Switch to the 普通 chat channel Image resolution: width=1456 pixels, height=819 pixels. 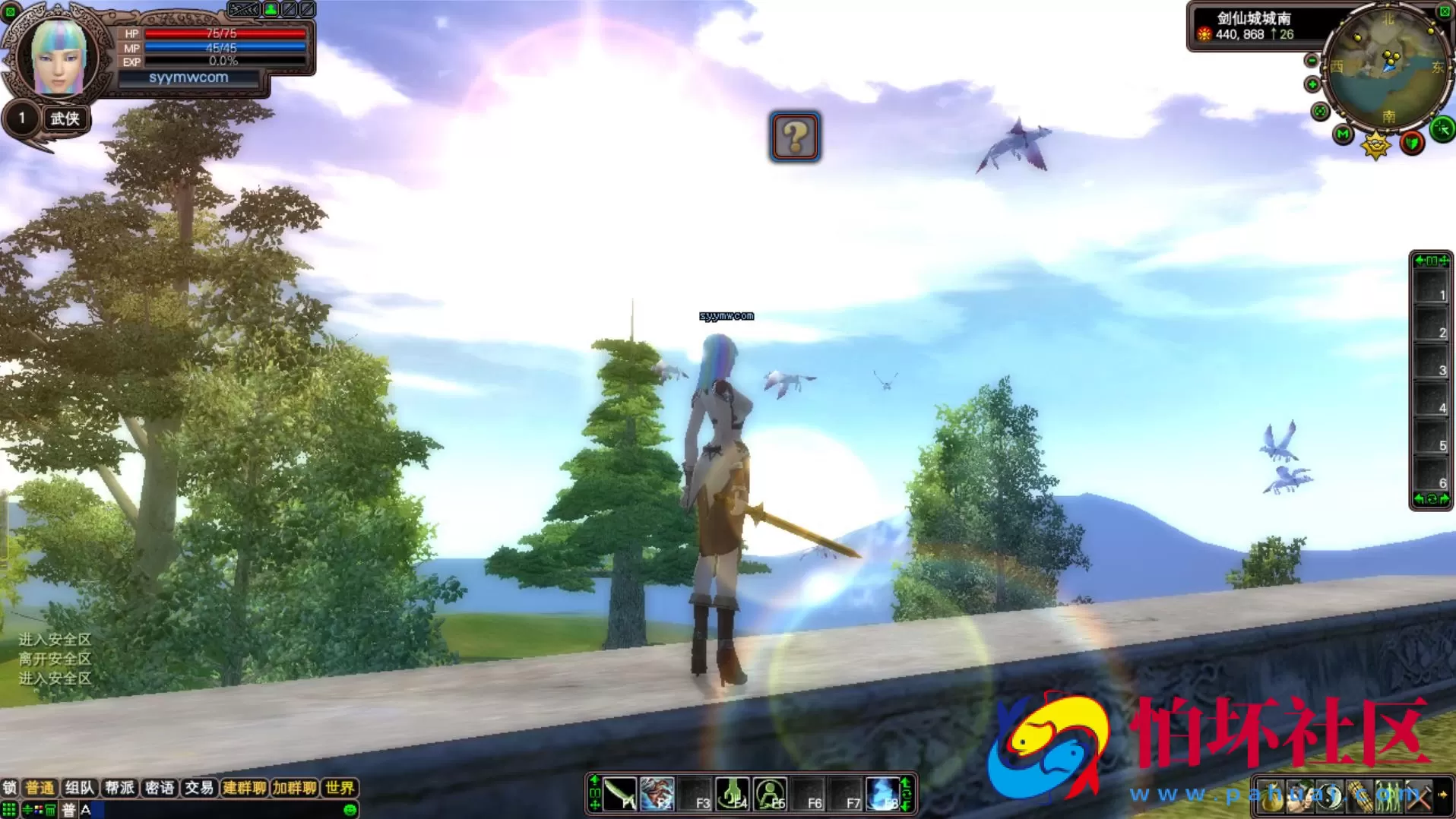(x=40, y=788)
